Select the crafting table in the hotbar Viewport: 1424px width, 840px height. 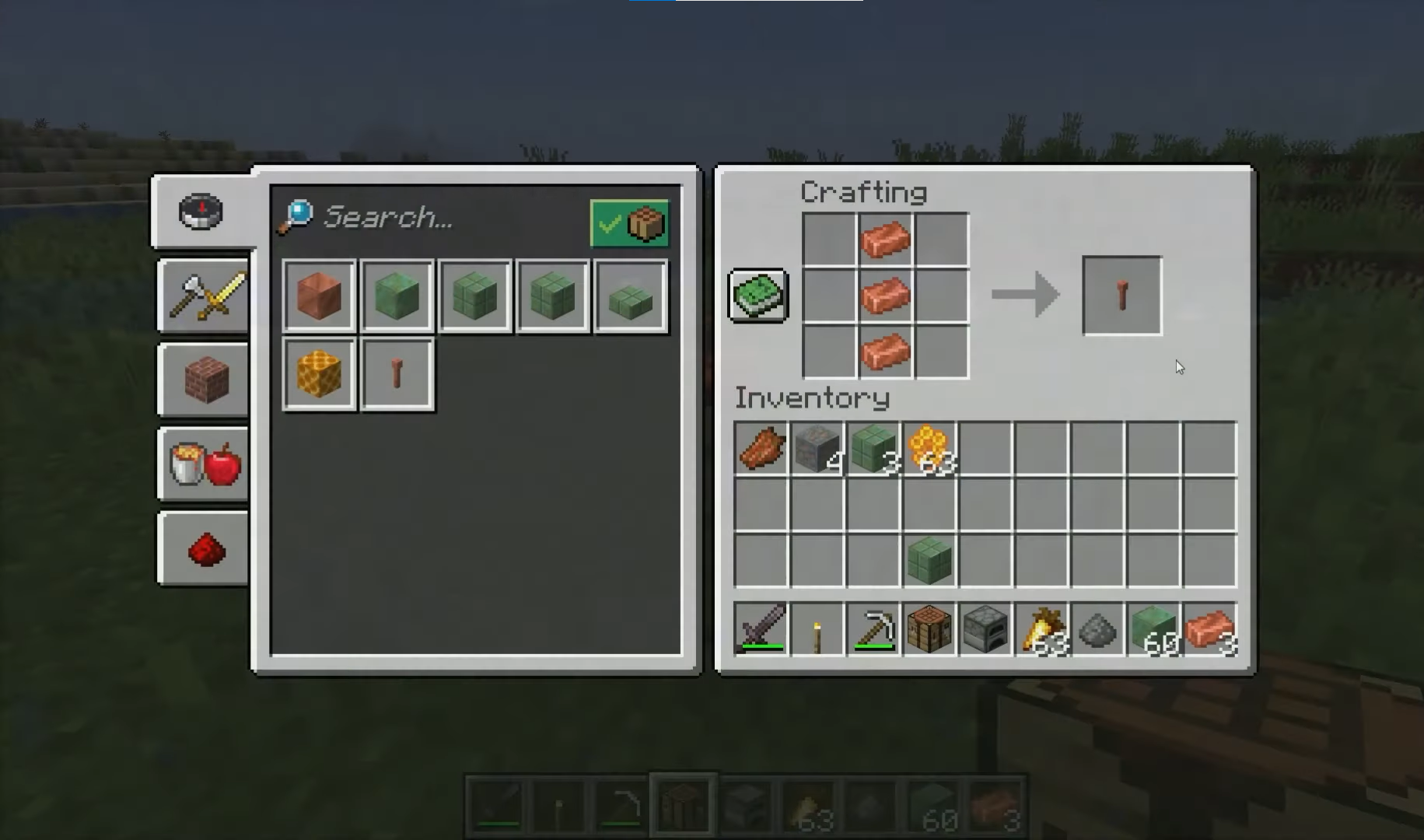[x=929, y=630]
